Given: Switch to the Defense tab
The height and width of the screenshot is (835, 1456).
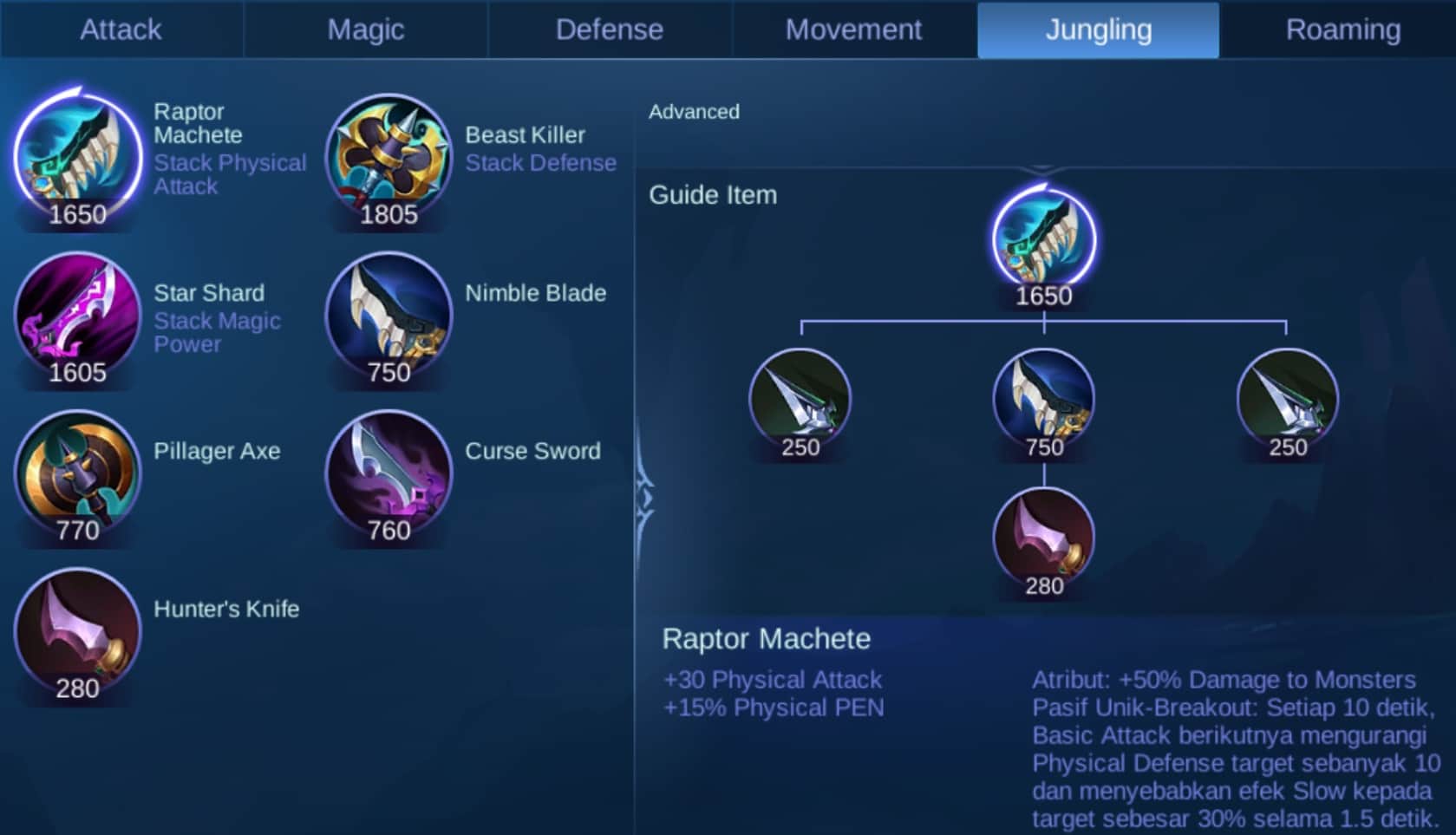Looking at the screenshot, I should coord(610,29).
